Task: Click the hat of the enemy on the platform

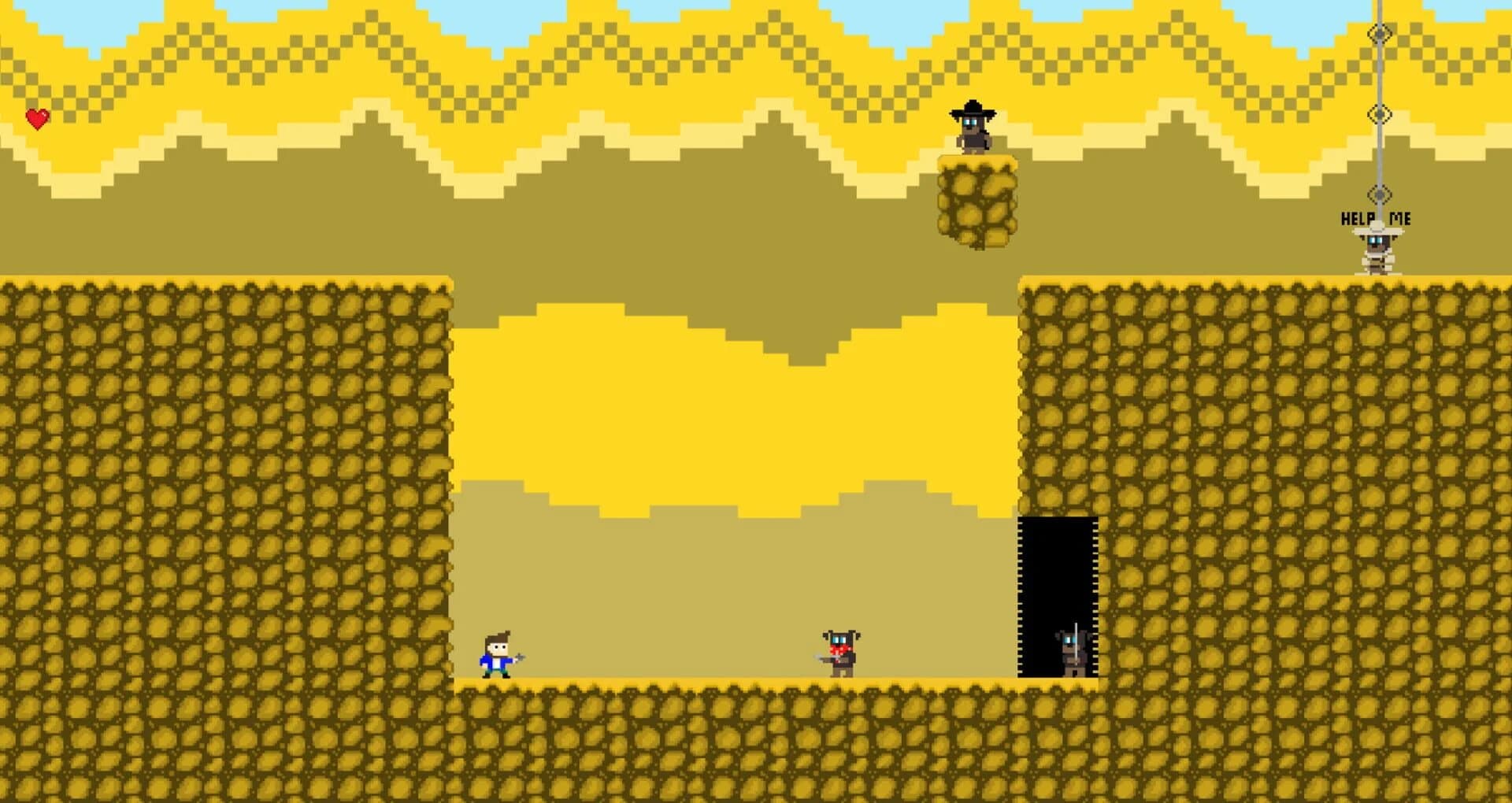Action: [x=972, y=109]
